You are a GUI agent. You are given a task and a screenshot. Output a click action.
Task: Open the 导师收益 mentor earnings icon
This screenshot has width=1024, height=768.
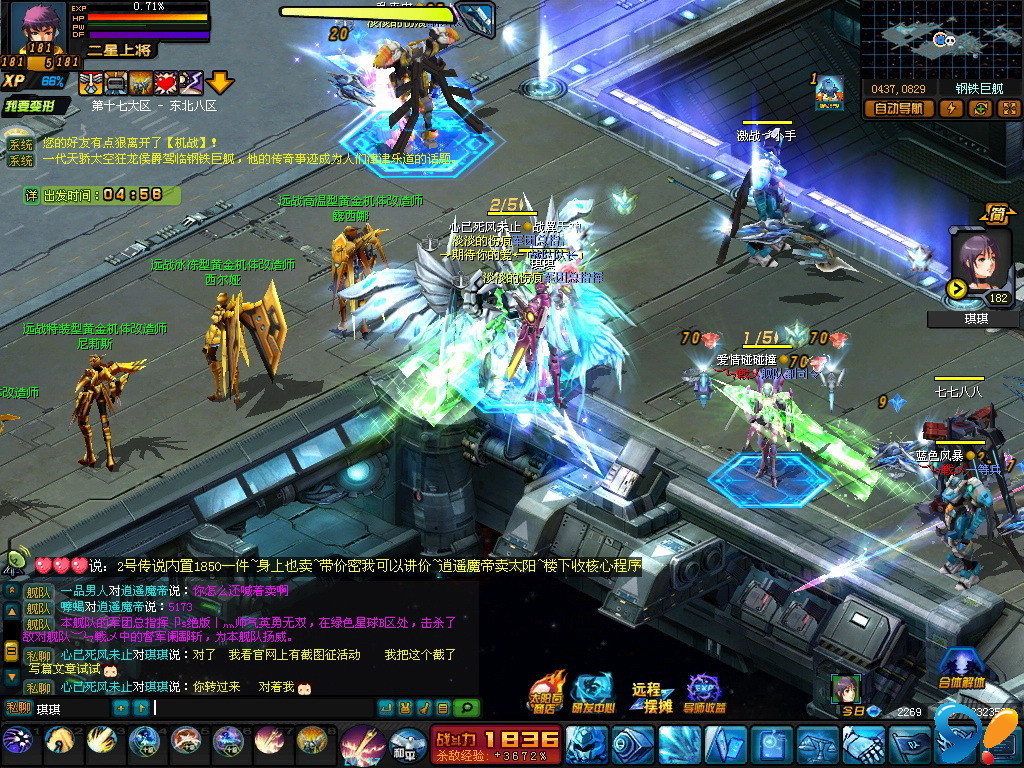704,694
